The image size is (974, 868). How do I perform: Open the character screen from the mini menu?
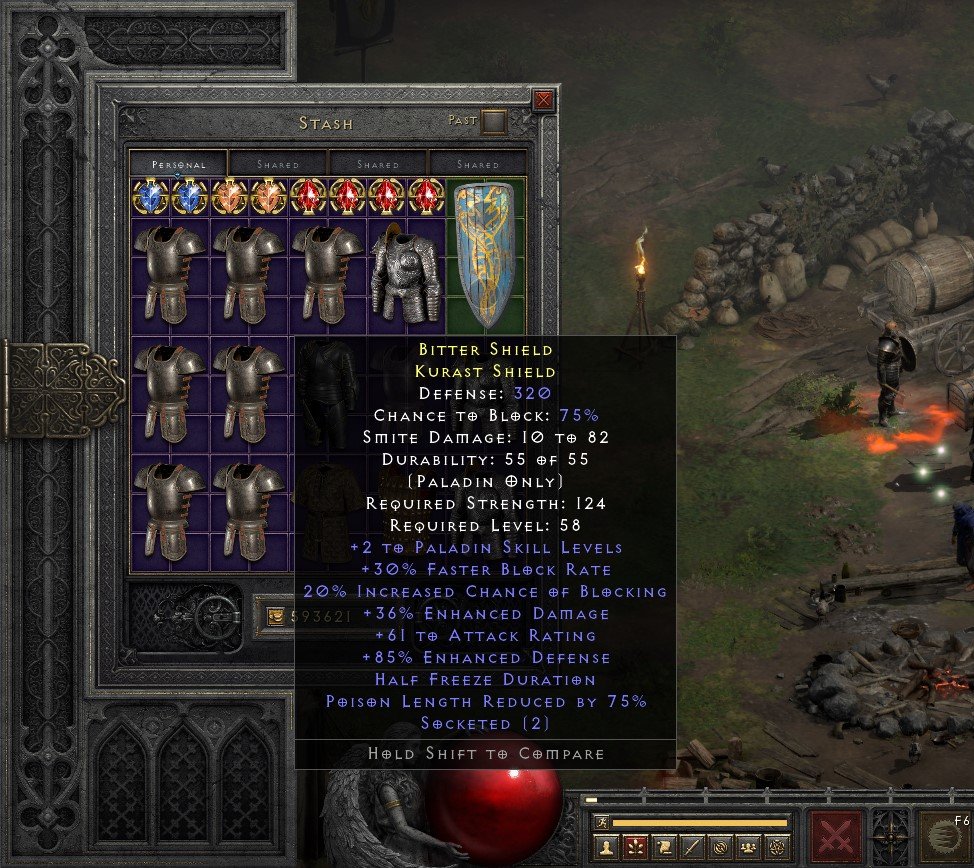[x=606, y=848]
